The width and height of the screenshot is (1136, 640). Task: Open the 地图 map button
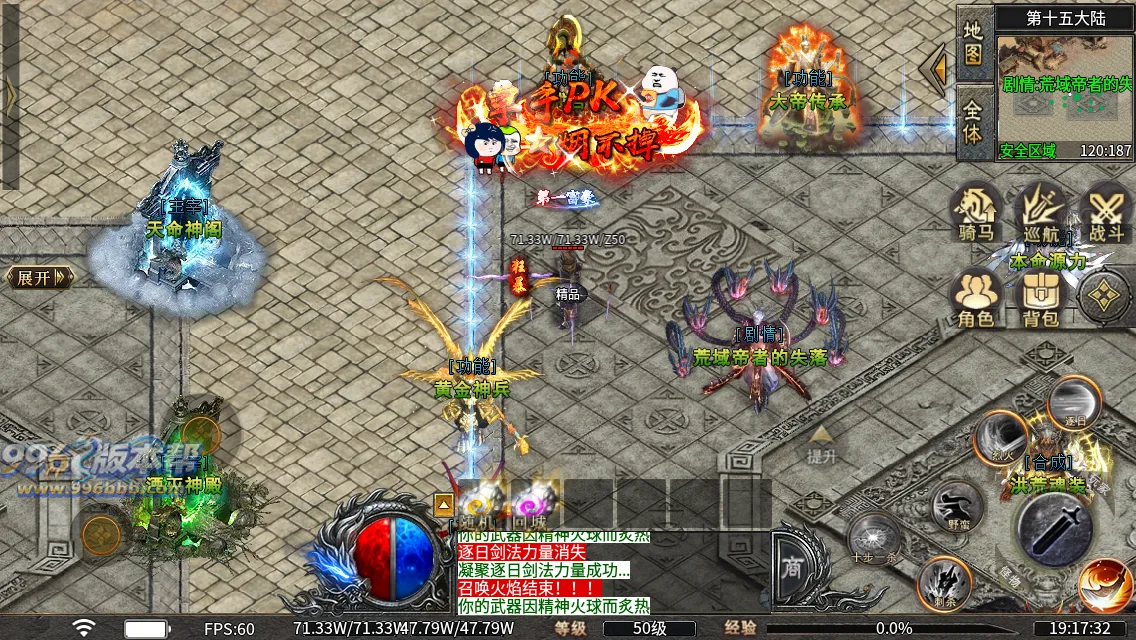tap(974, 43)
